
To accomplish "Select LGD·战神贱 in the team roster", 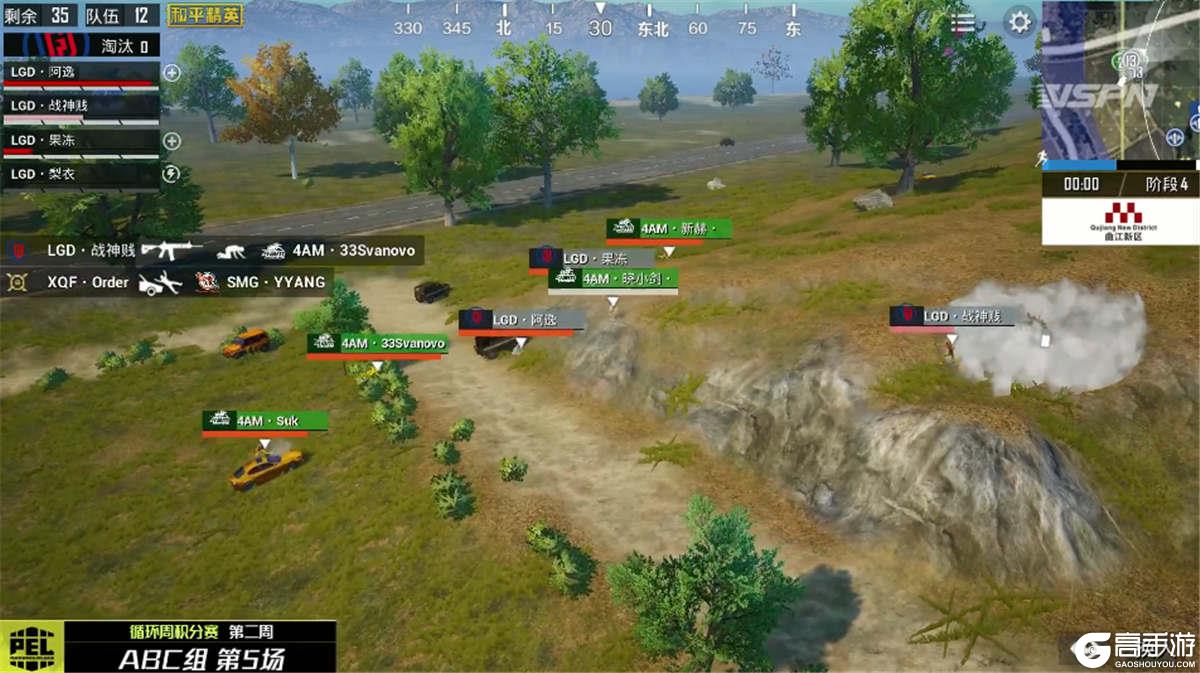I will point(80,106).
